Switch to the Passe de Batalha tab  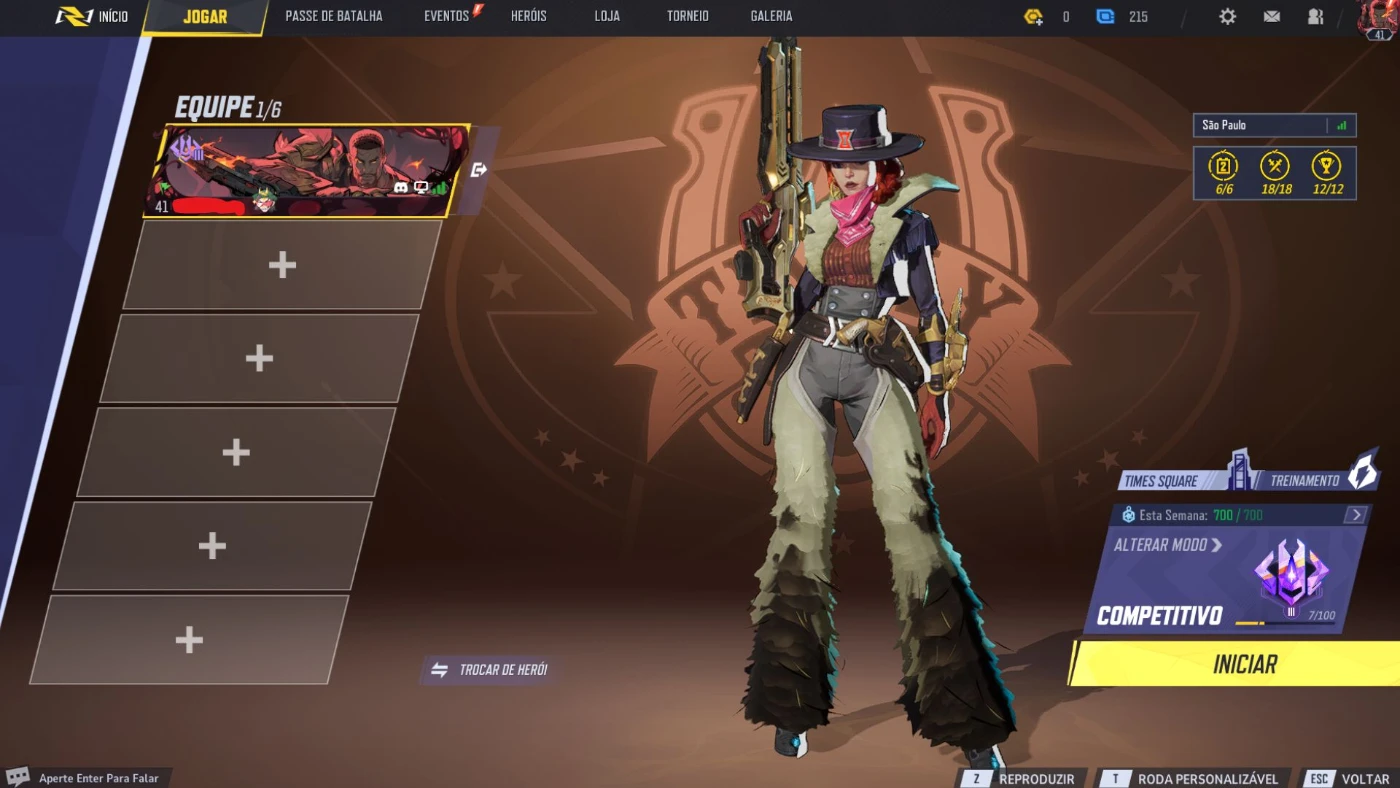334,17
